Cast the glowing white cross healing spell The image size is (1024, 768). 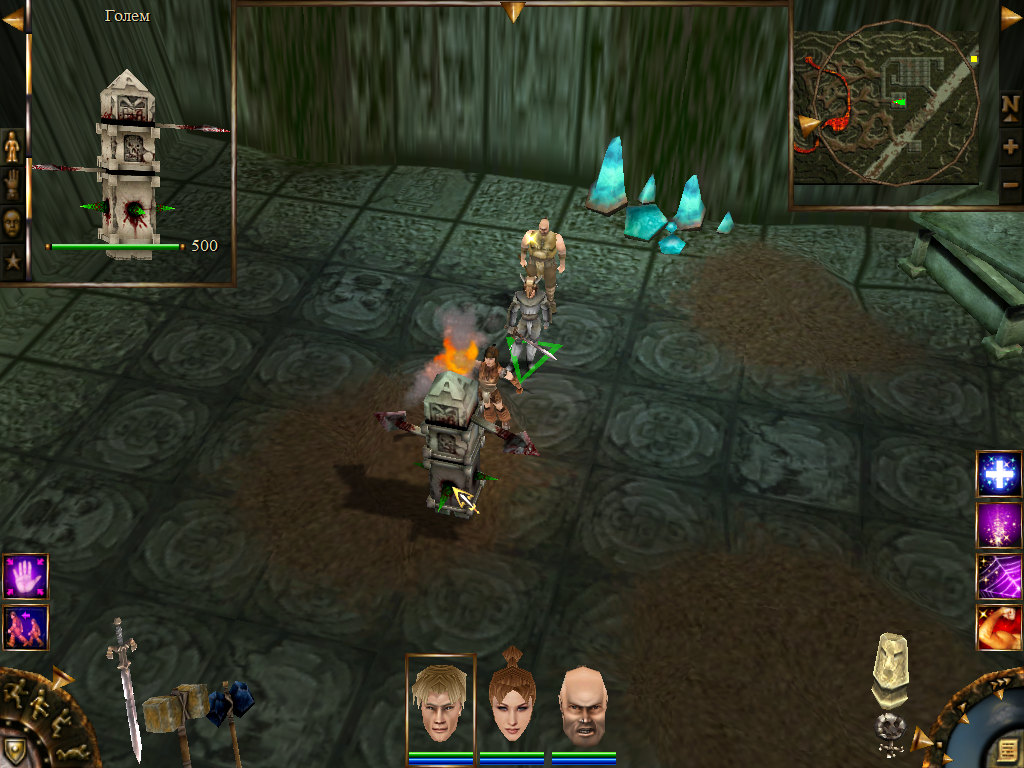coord(999,473)
